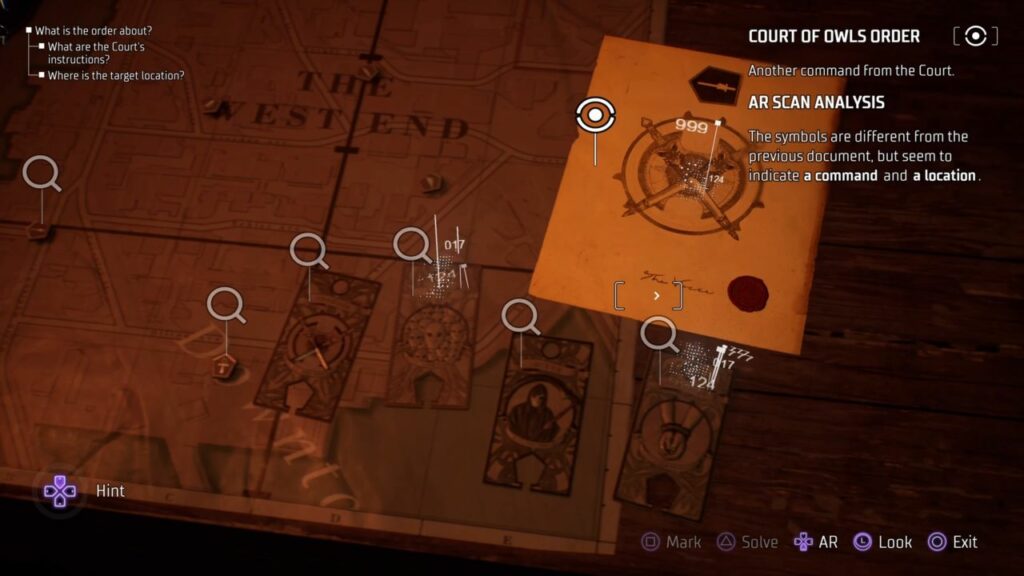Select the clue "What is the order about?"

coord(93,31)
